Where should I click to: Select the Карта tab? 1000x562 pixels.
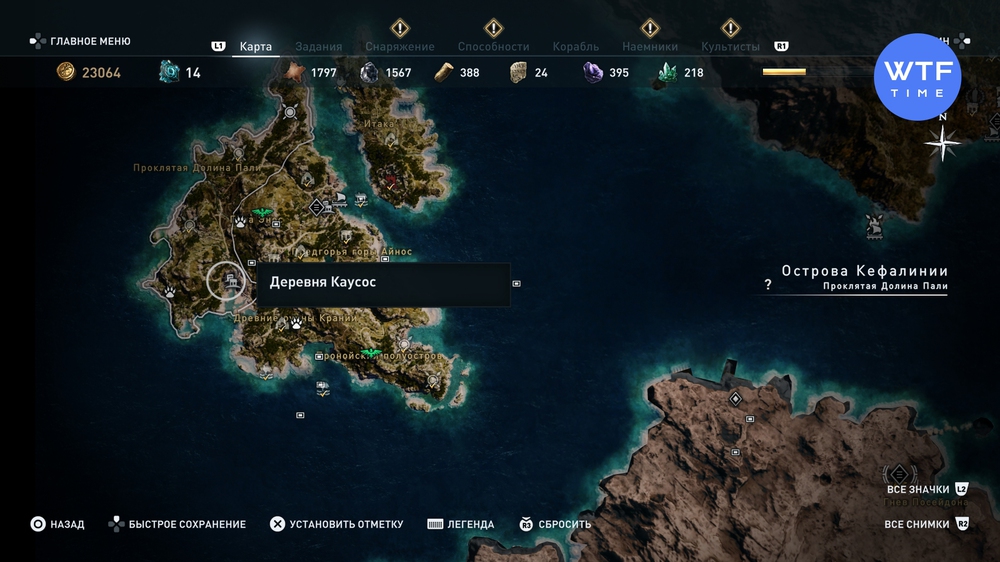click(256, 47)
